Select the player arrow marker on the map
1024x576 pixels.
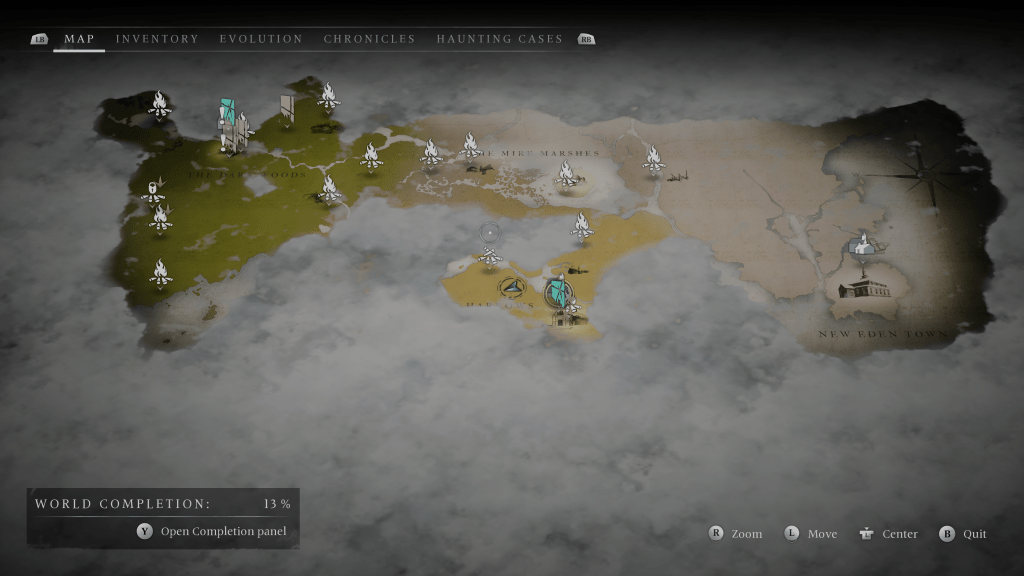[x=514, y=288]
